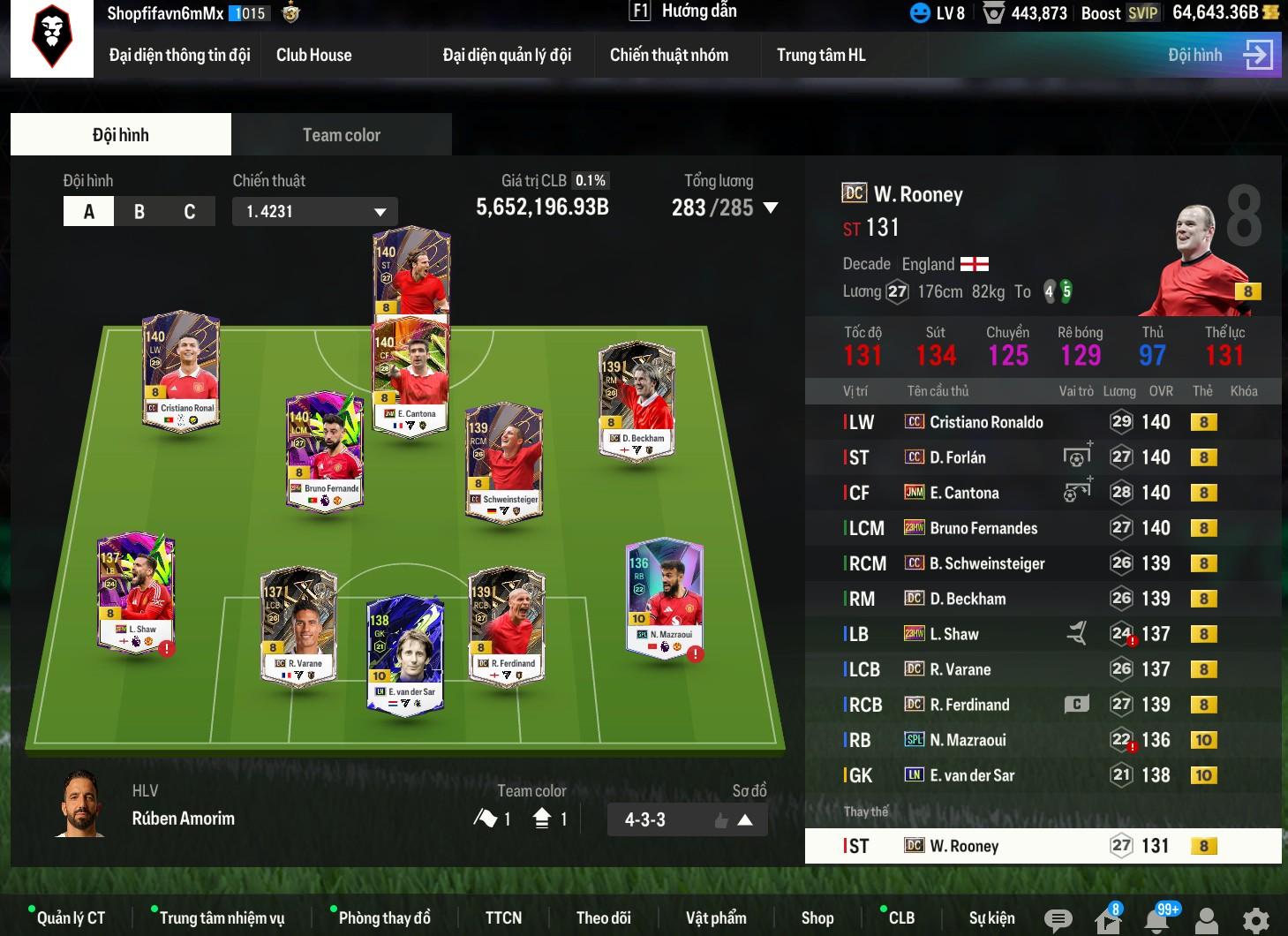Open Trung tâm nhiệm vụ
This screenshot has height=936, width=1288.
[222, 918]
